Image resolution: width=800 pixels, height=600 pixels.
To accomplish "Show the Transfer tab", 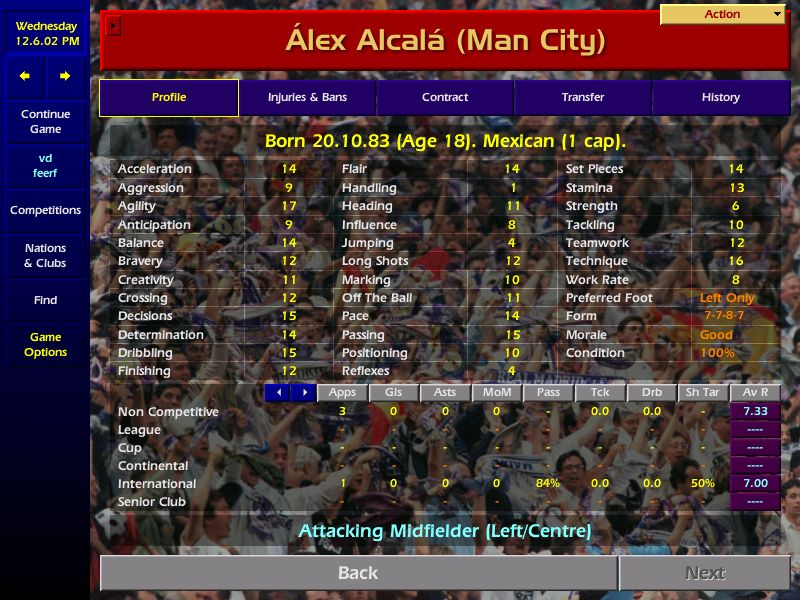I will pos(583,98).
